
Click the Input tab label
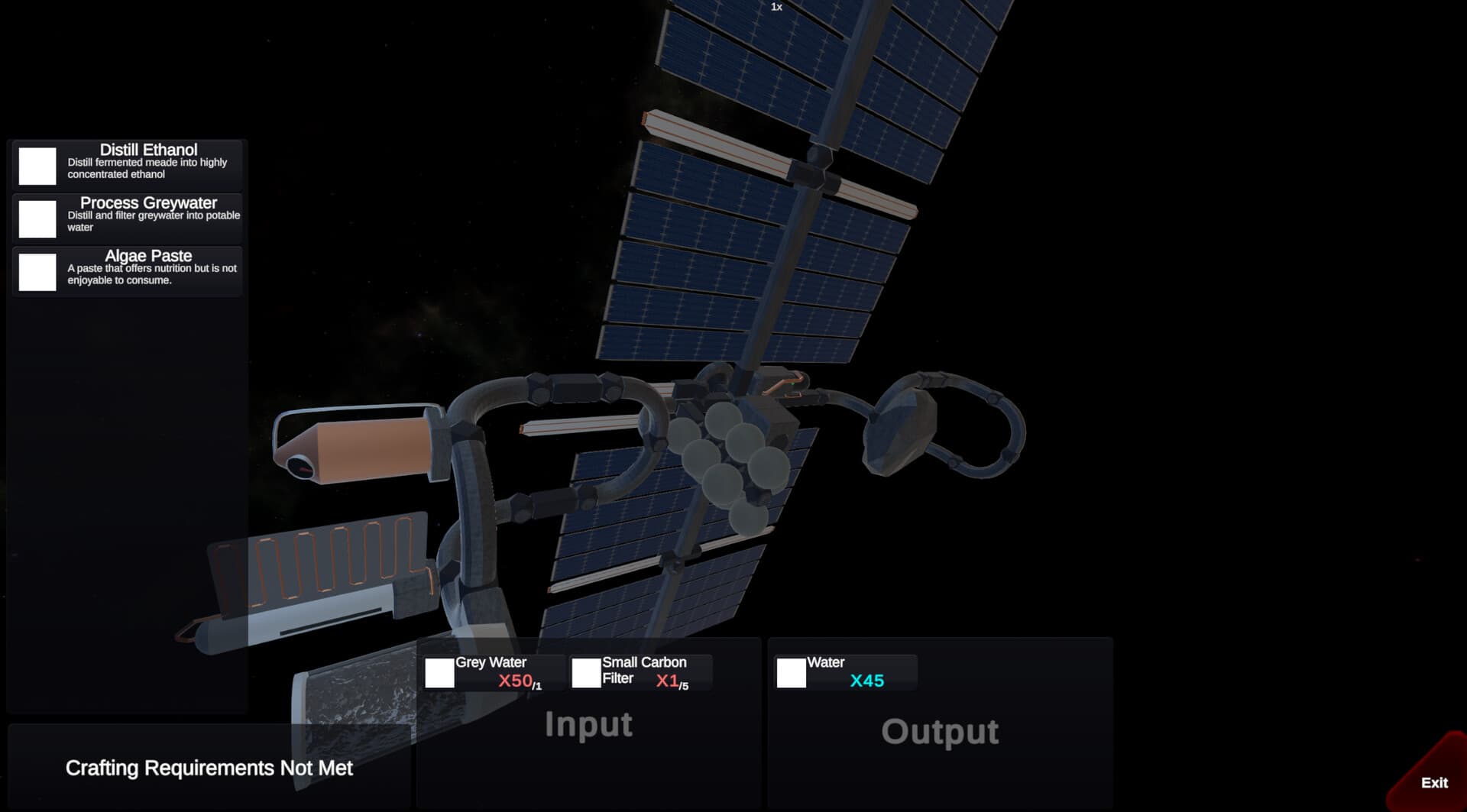(x=591, y=725)
